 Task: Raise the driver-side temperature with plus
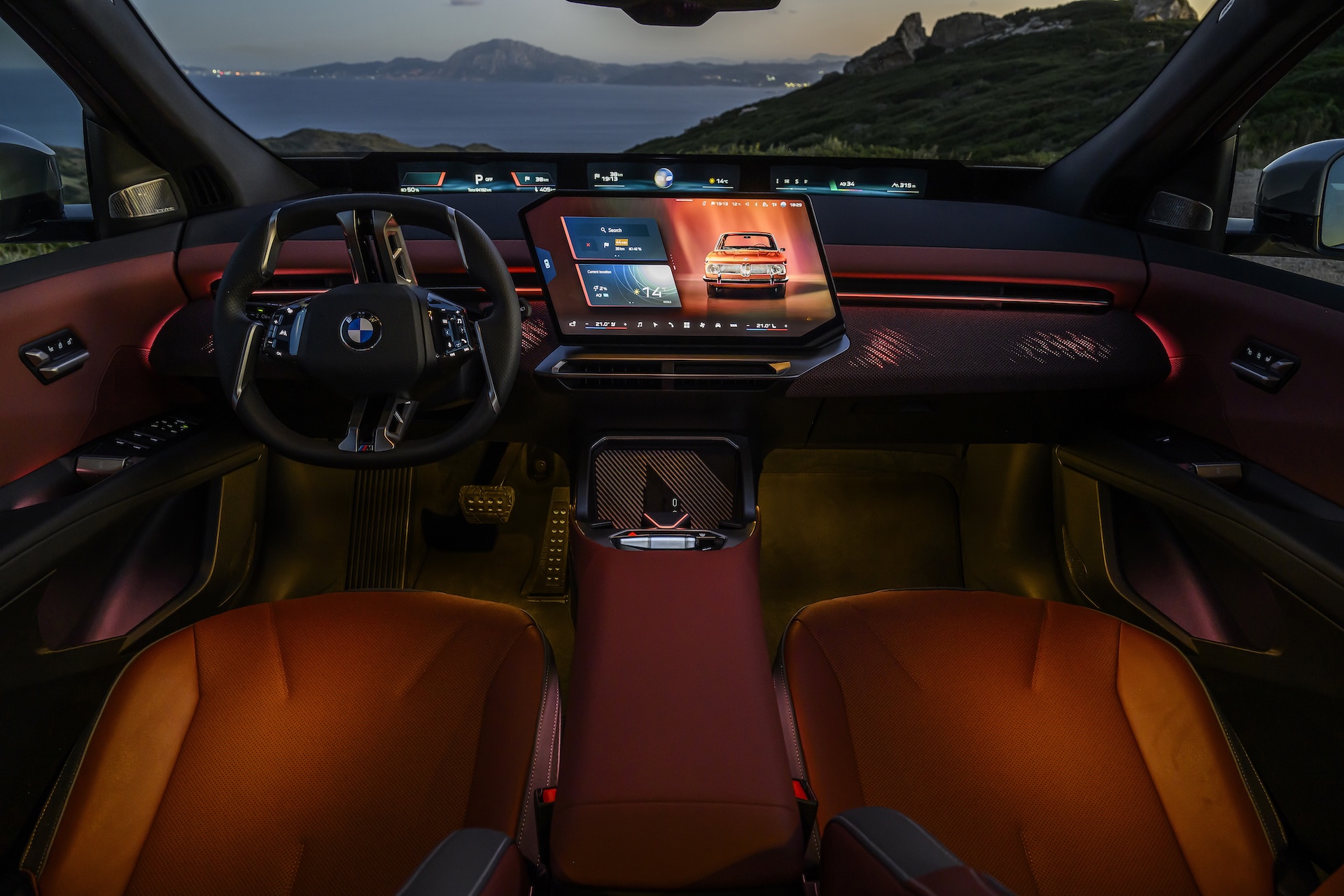click(x=624, y=325)
